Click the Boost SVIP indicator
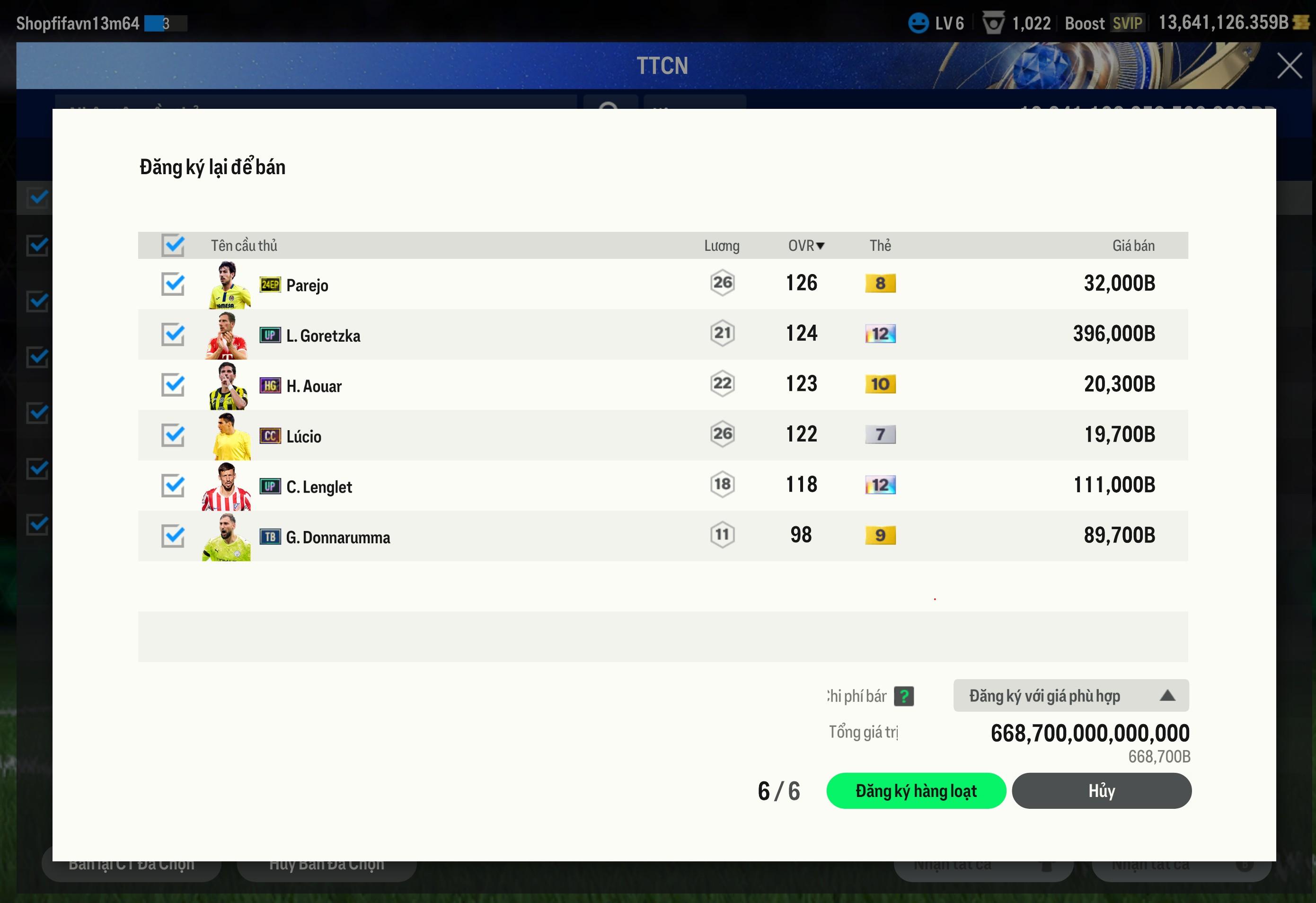This screenshot has height=903, width=1316. click(x=1103, y=23)
